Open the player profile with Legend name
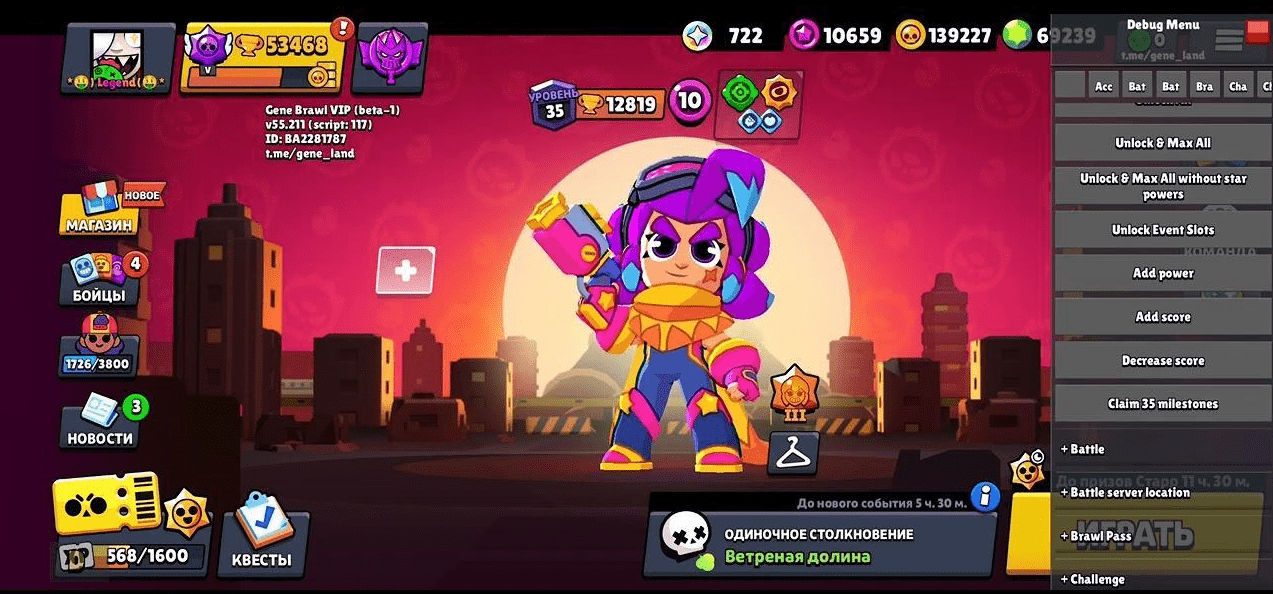The width and height of the screenshot is (1273, 594). coord(118,58)
